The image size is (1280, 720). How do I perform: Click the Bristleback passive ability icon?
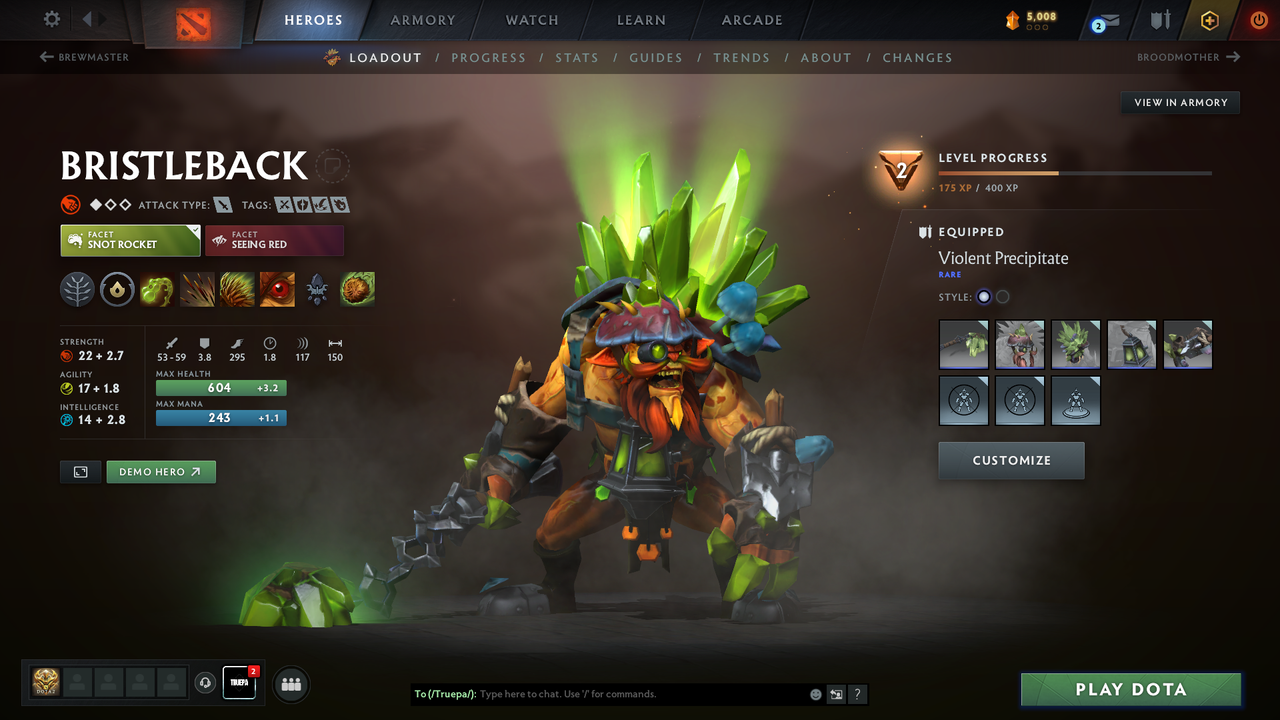point(237,290)
